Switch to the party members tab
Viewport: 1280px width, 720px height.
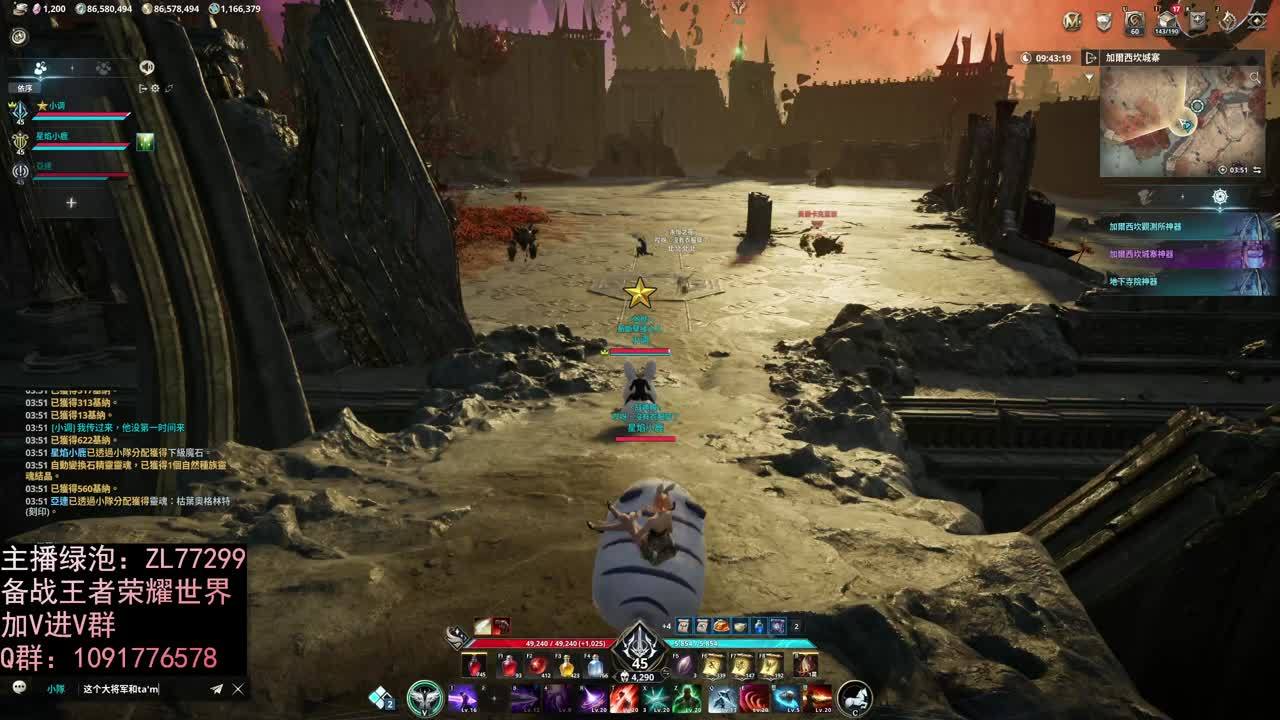point(41,68)
